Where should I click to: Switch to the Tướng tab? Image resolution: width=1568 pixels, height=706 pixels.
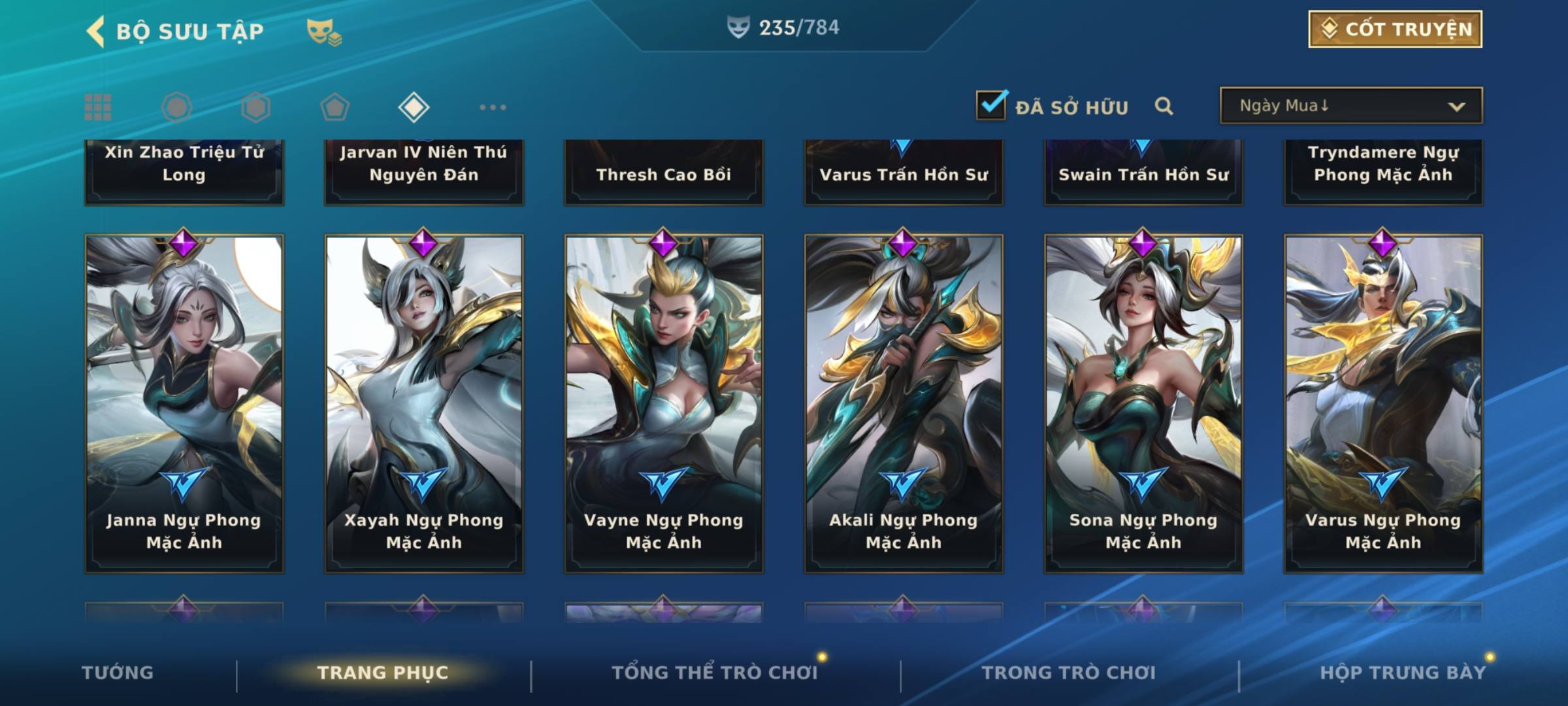click(118, 673)
